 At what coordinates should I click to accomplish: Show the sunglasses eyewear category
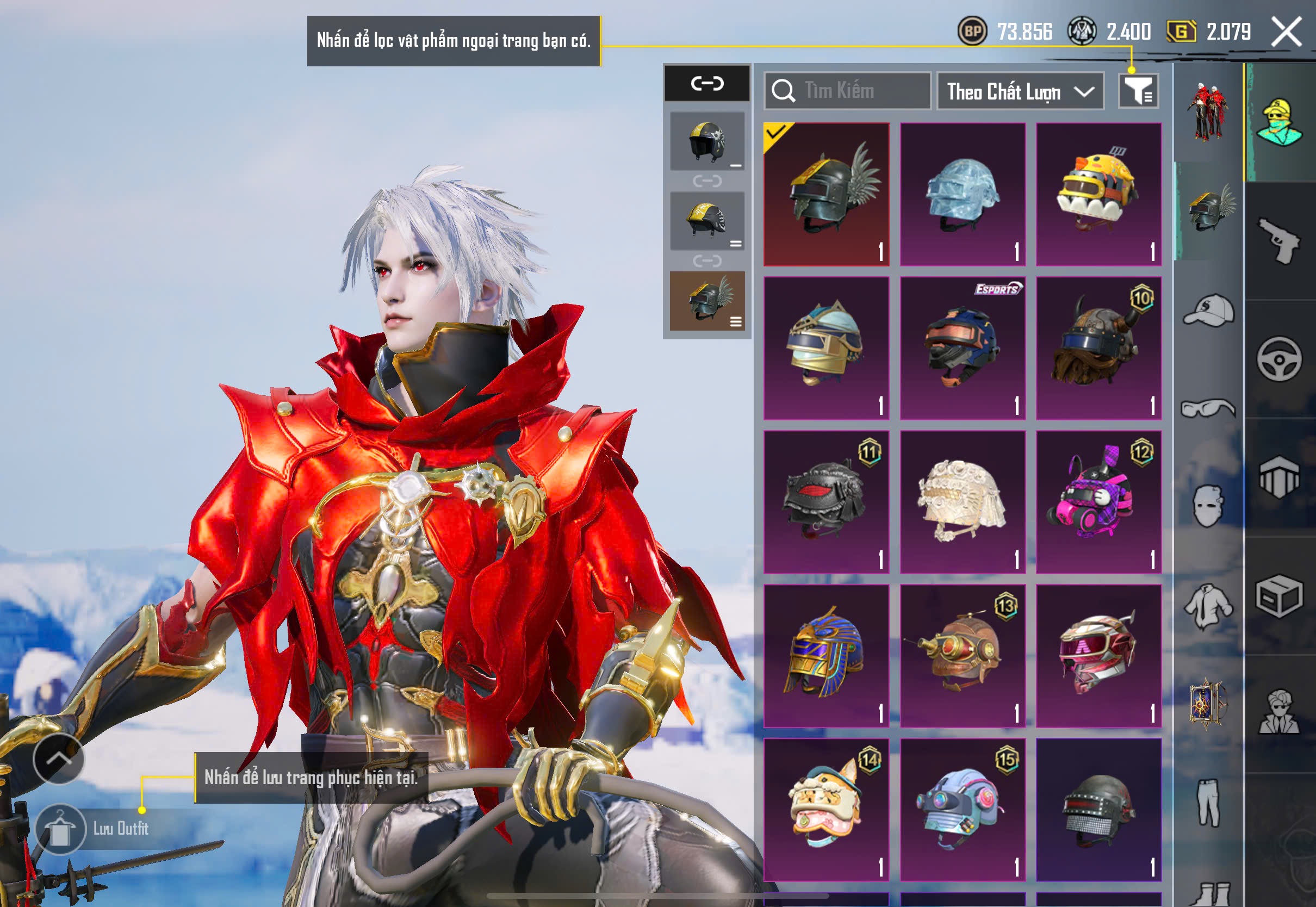pyautogui.click(x=1209, y=408)
